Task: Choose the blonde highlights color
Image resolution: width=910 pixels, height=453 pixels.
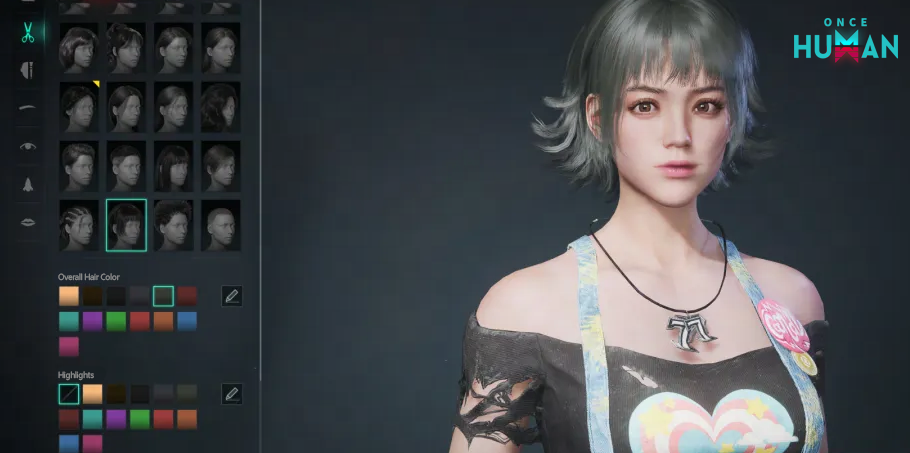Action: point(92,394)
